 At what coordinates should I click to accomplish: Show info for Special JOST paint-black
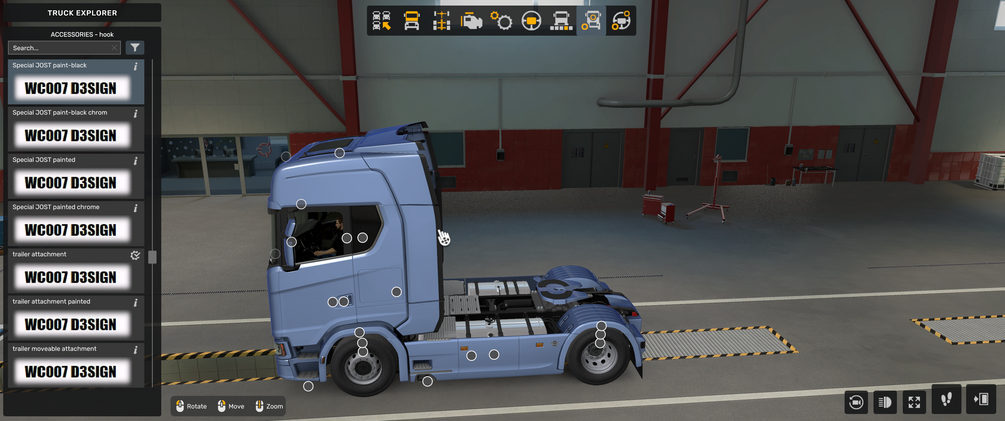pyautogui.click(x=136, y=66)
